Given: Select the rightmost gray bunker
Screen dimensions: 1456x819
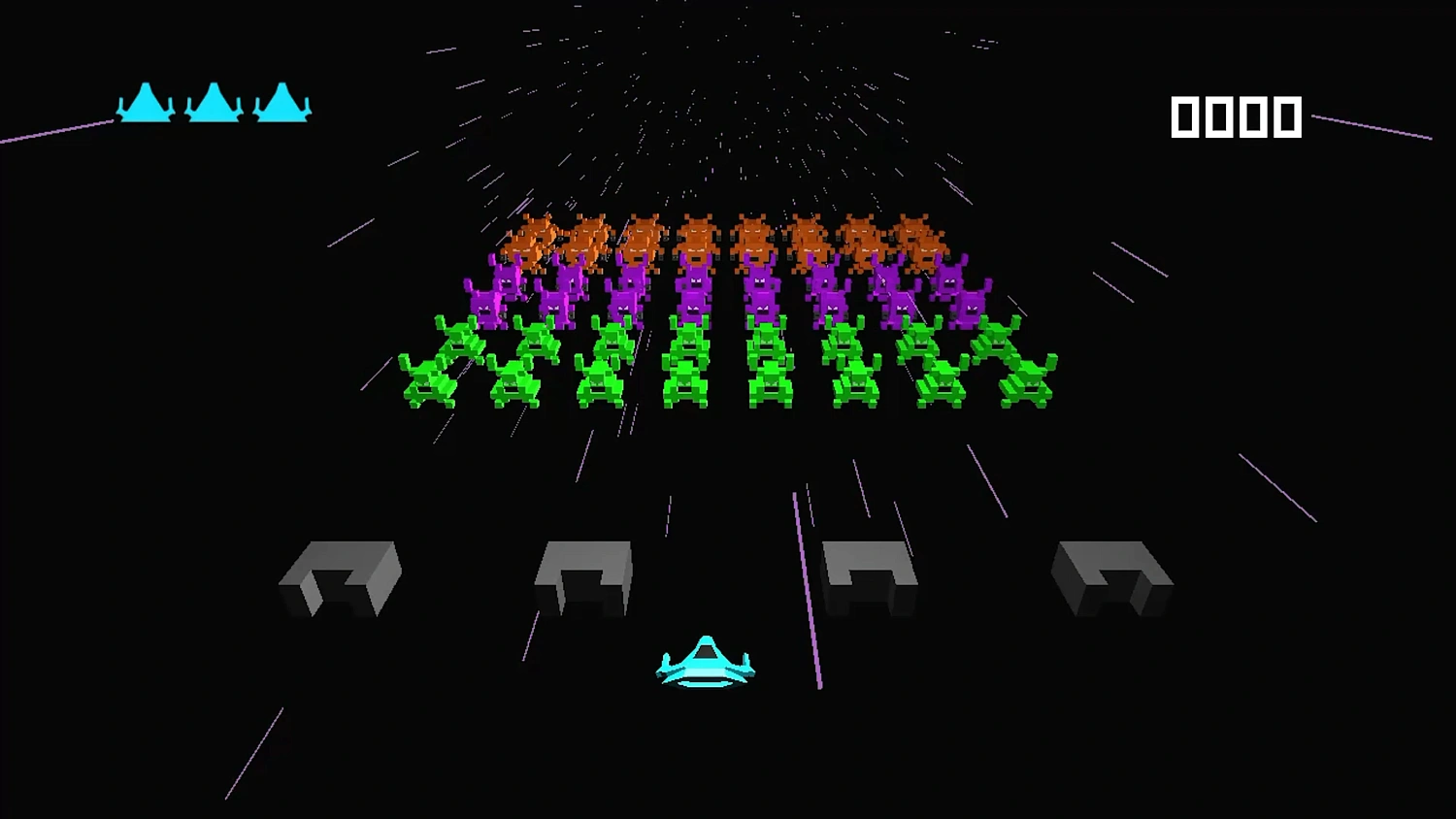Looking at the screenshot, I should tap(1111, 577).
